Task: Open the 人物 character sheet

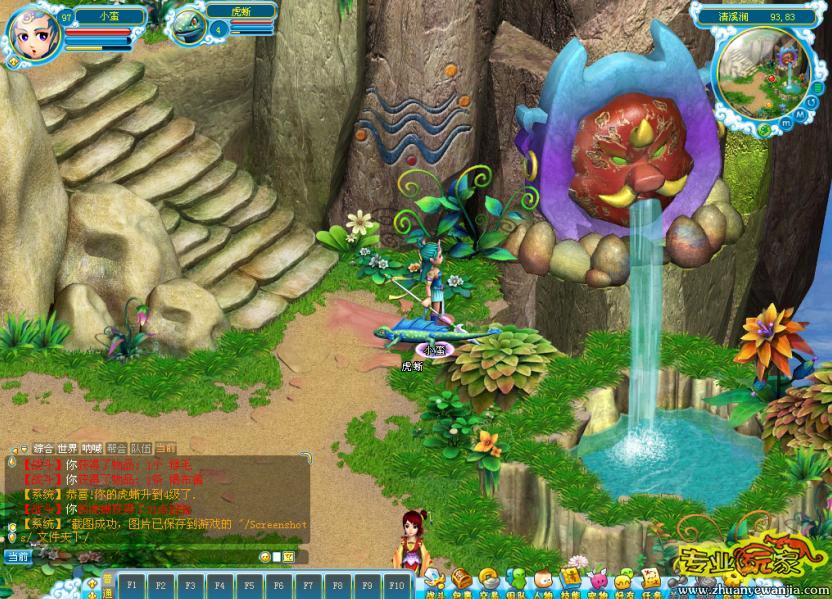Action: pos(543,579)
